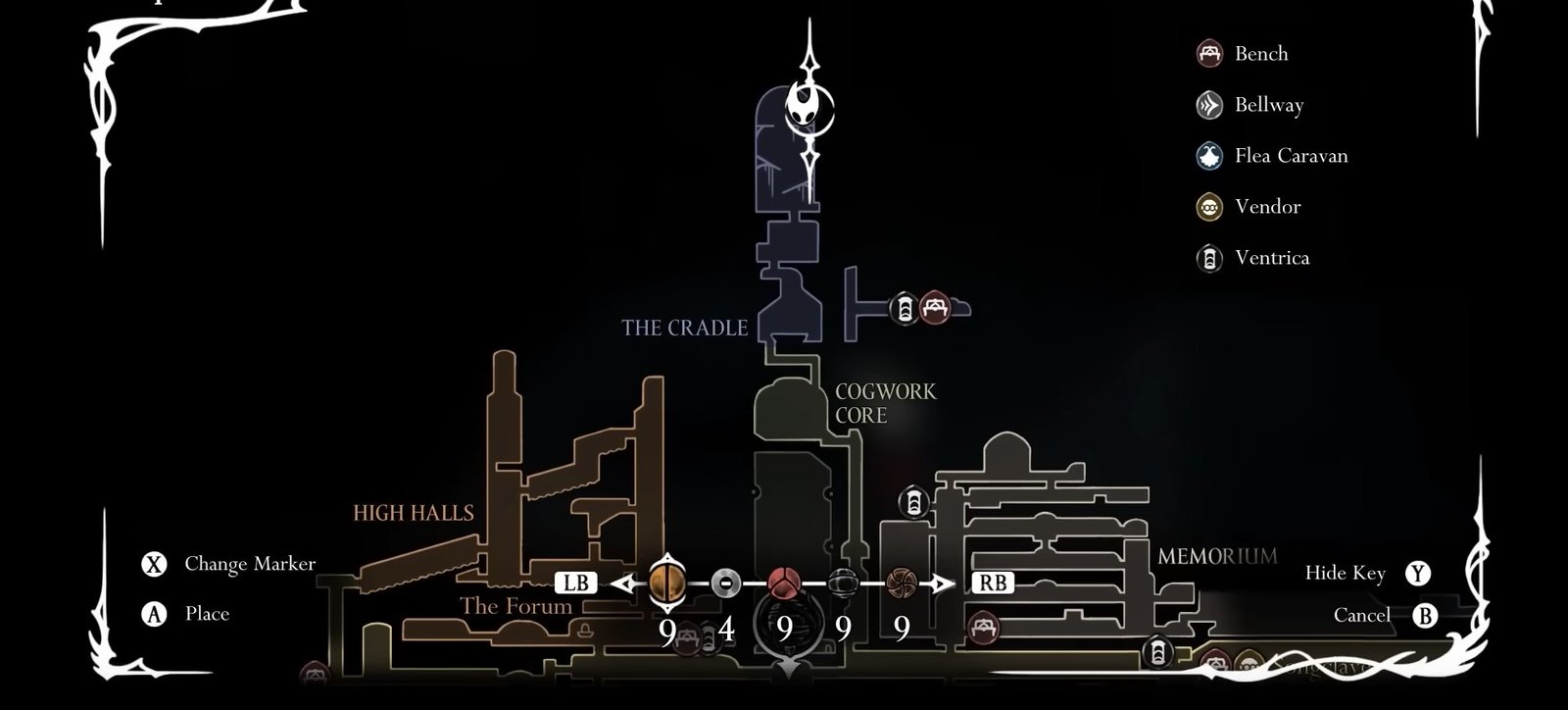The image size is (1568, 710).
Task: Select the gold shell marker in the carousel
Action: pos(667,581)
